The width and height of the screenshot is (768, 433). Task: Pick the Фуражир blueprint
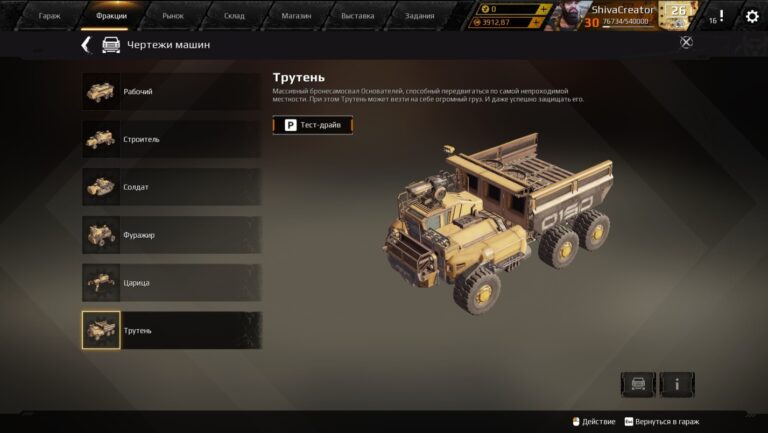pyautogui.click(x=171, y=235)
